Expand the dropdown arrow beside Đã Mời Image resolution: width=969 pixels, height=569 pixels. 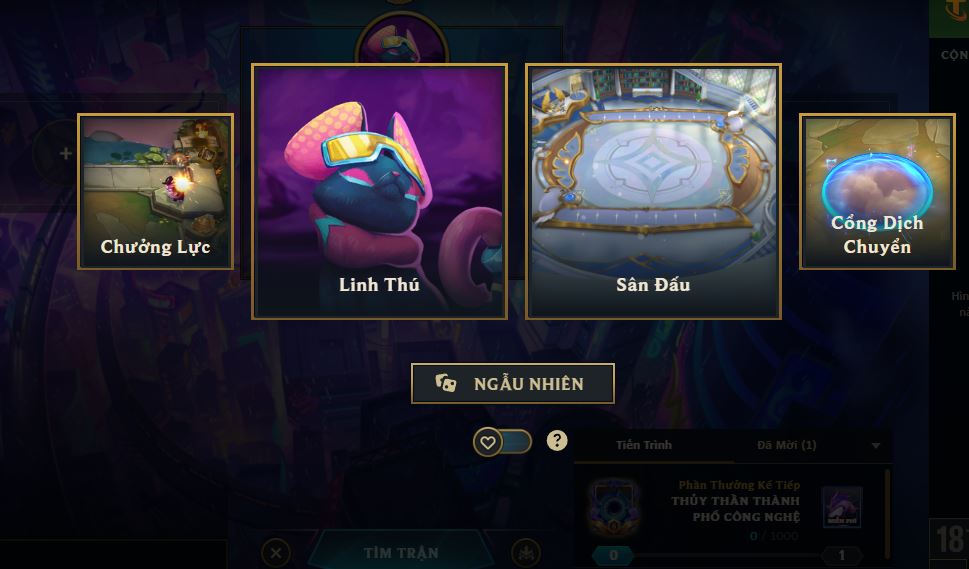[x=876, y=446]
